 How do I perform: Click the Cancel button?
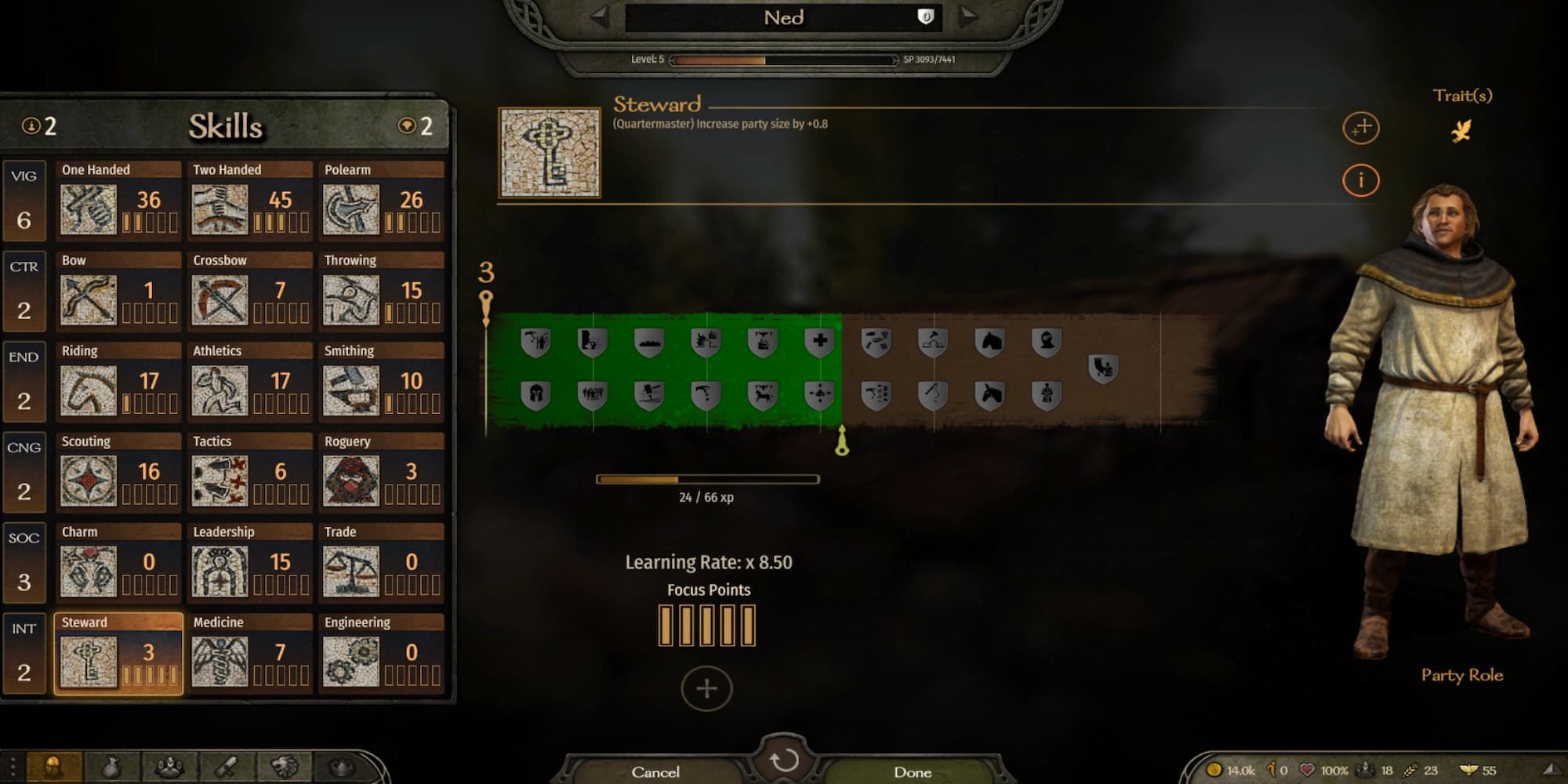[x=657, y=771]
